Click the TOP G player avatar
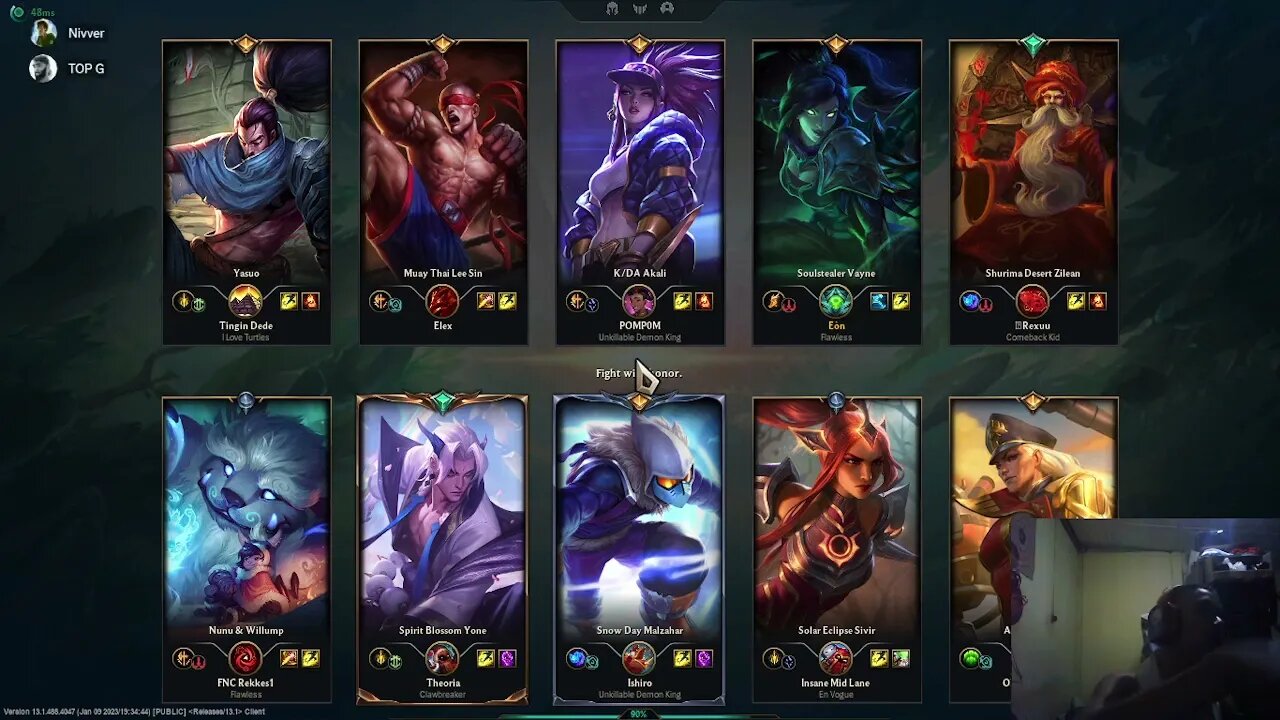 [42, 68]
